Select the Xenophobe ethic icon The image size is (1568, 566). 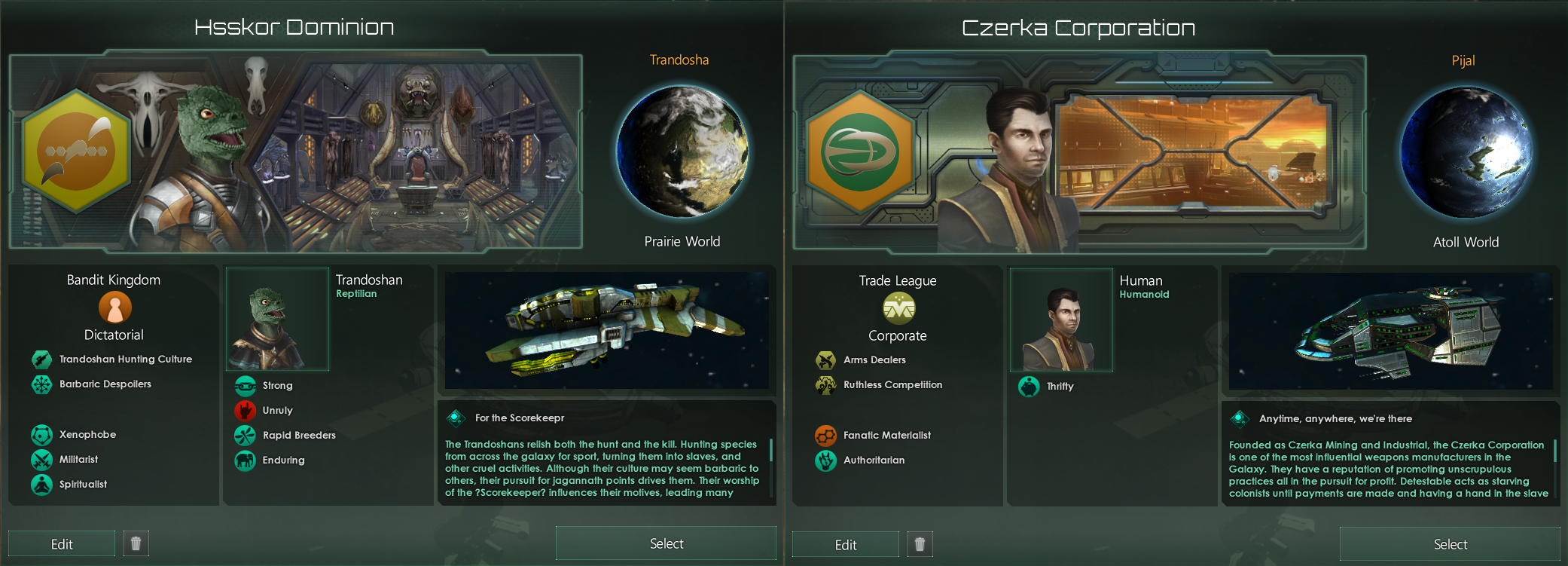click(x=40, y=434)
